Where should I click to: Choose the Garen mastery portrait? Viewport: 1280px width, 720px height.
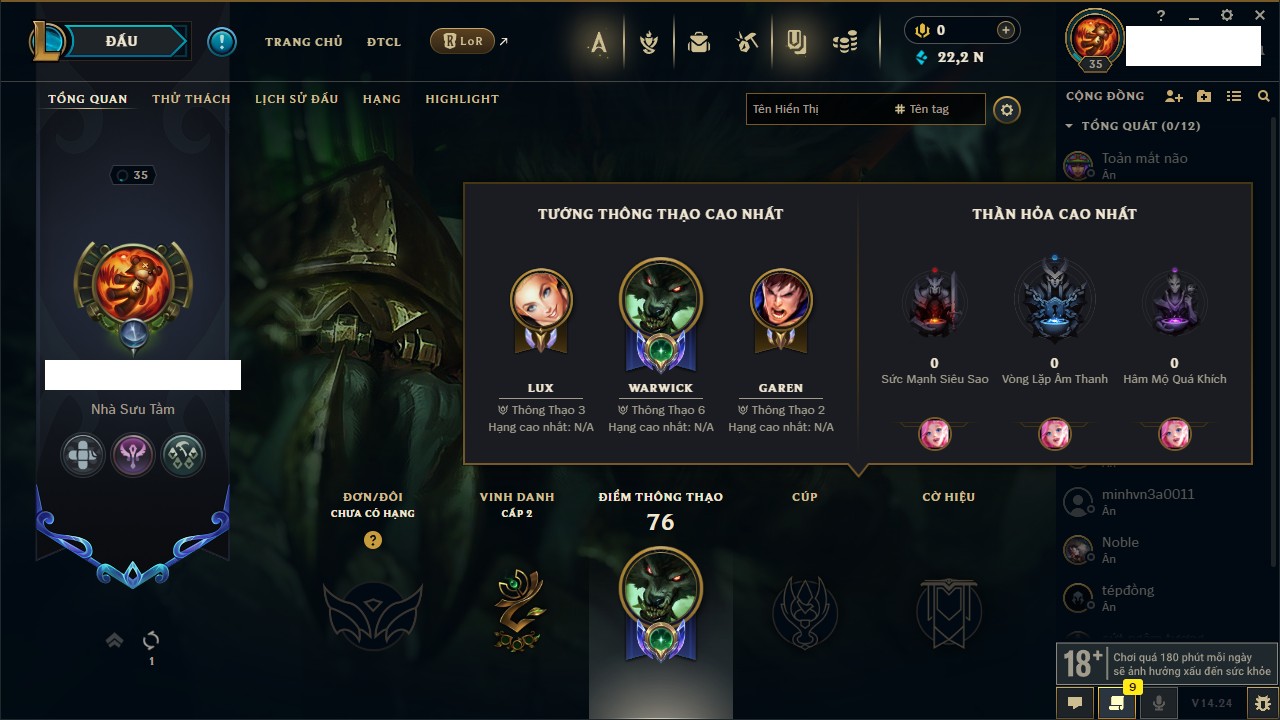coord(781,300)
